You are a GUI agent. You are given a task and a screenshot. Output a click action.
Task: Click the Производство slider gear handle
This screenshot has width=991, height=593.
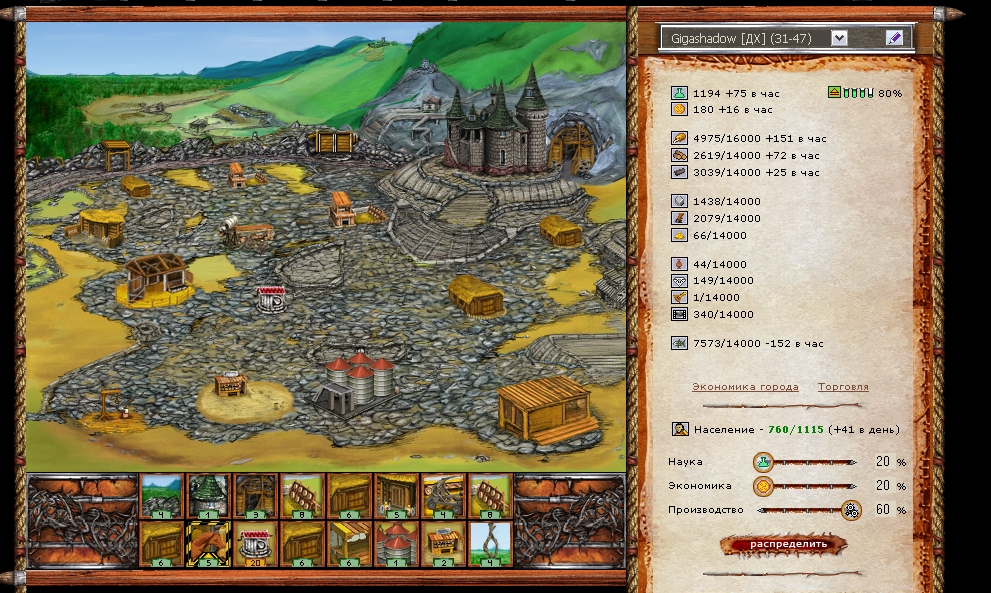pyautogui.click(x=851, y=510)
